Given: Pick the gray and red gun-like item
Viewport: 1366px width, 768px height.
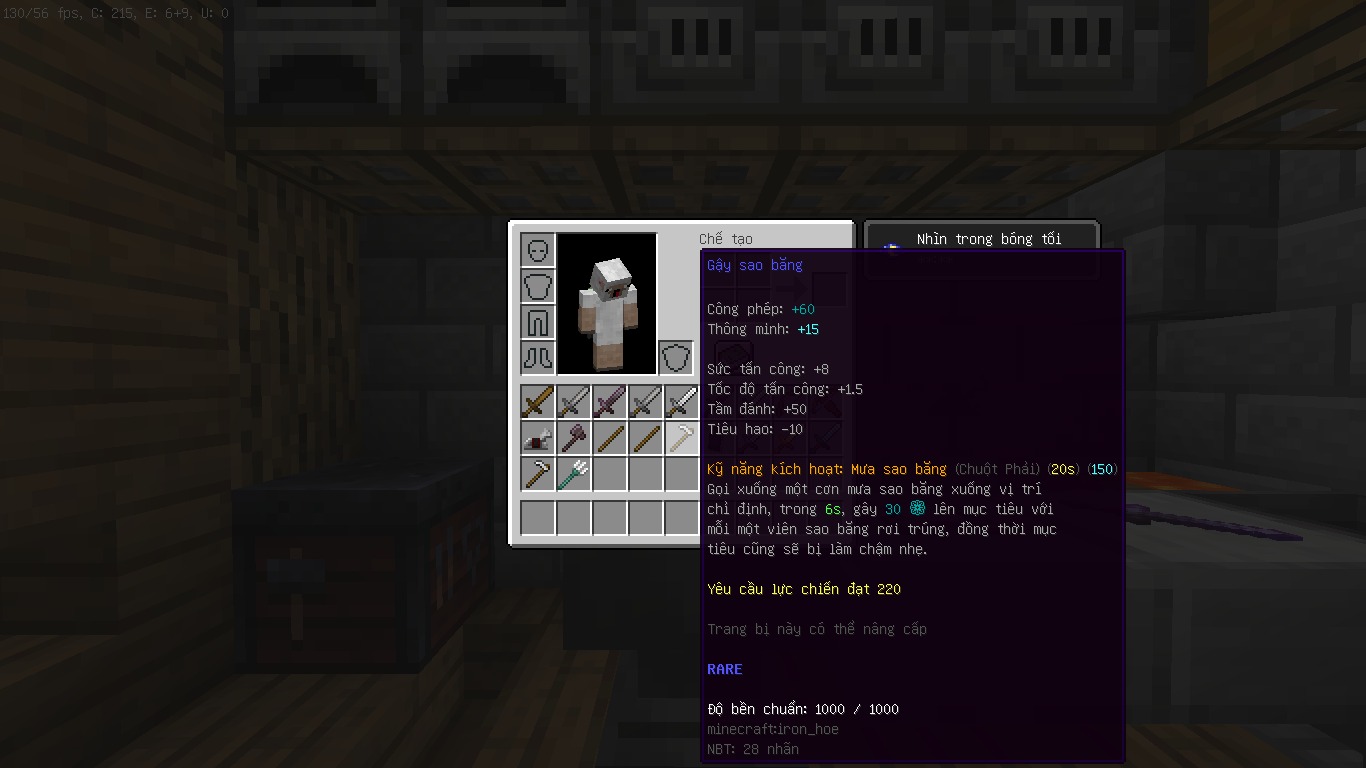Looking at the screenshot, I should (x=538, y=438).
